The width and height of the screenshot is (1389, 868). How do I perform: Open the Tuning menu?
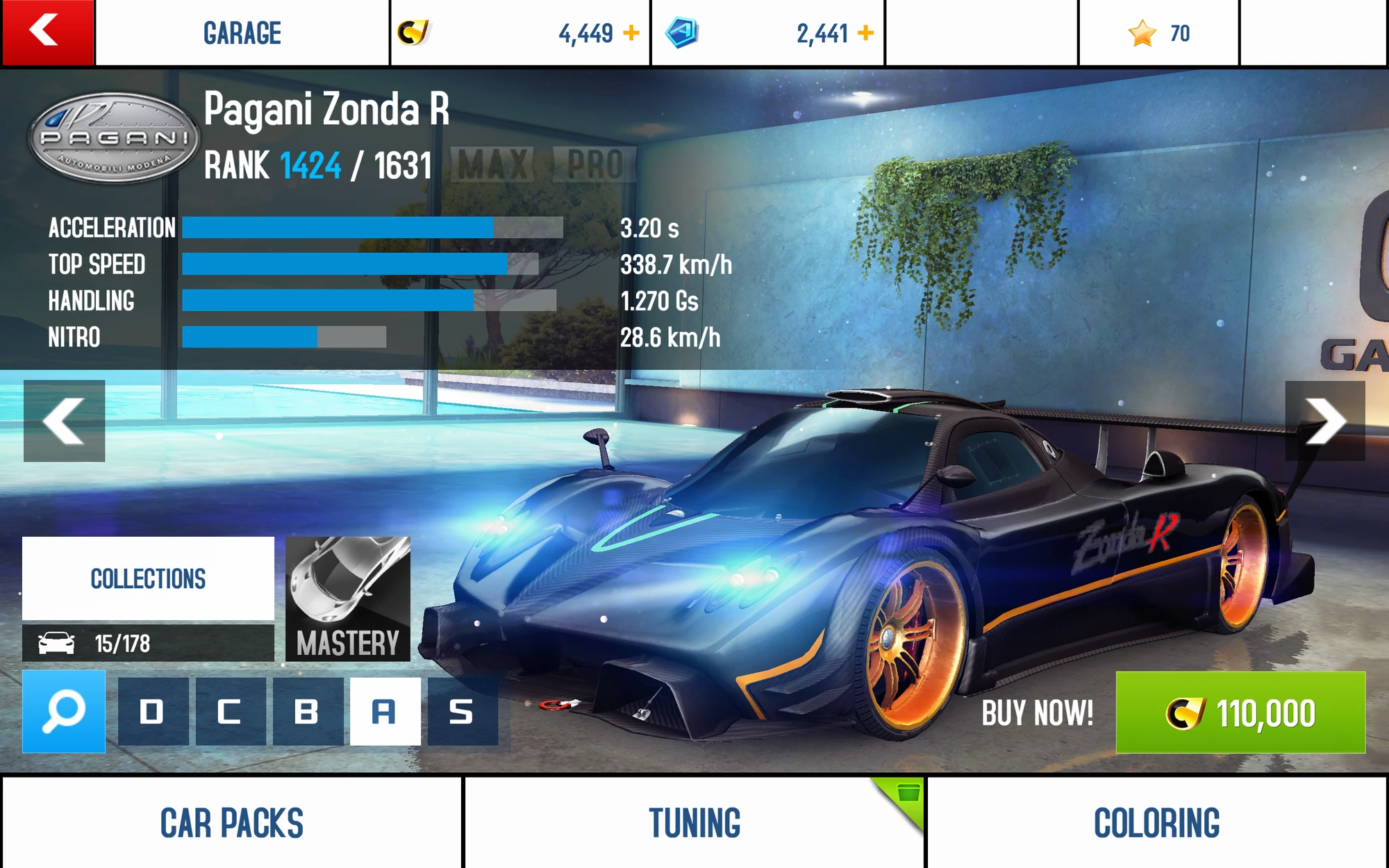tap(694, 823)
